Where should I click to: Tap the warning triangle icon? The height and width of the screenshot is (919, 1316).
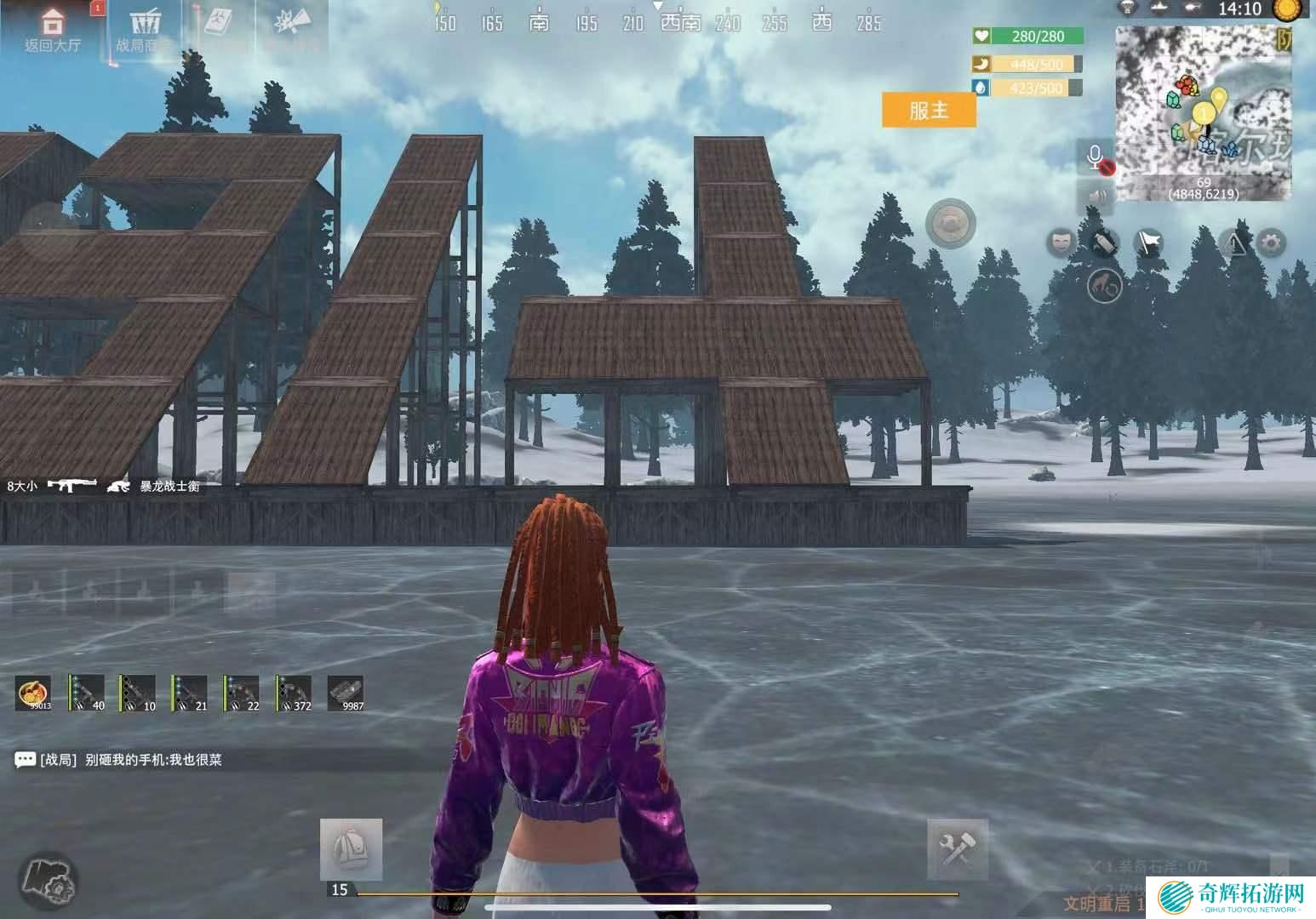click(x=1234, y=243)
